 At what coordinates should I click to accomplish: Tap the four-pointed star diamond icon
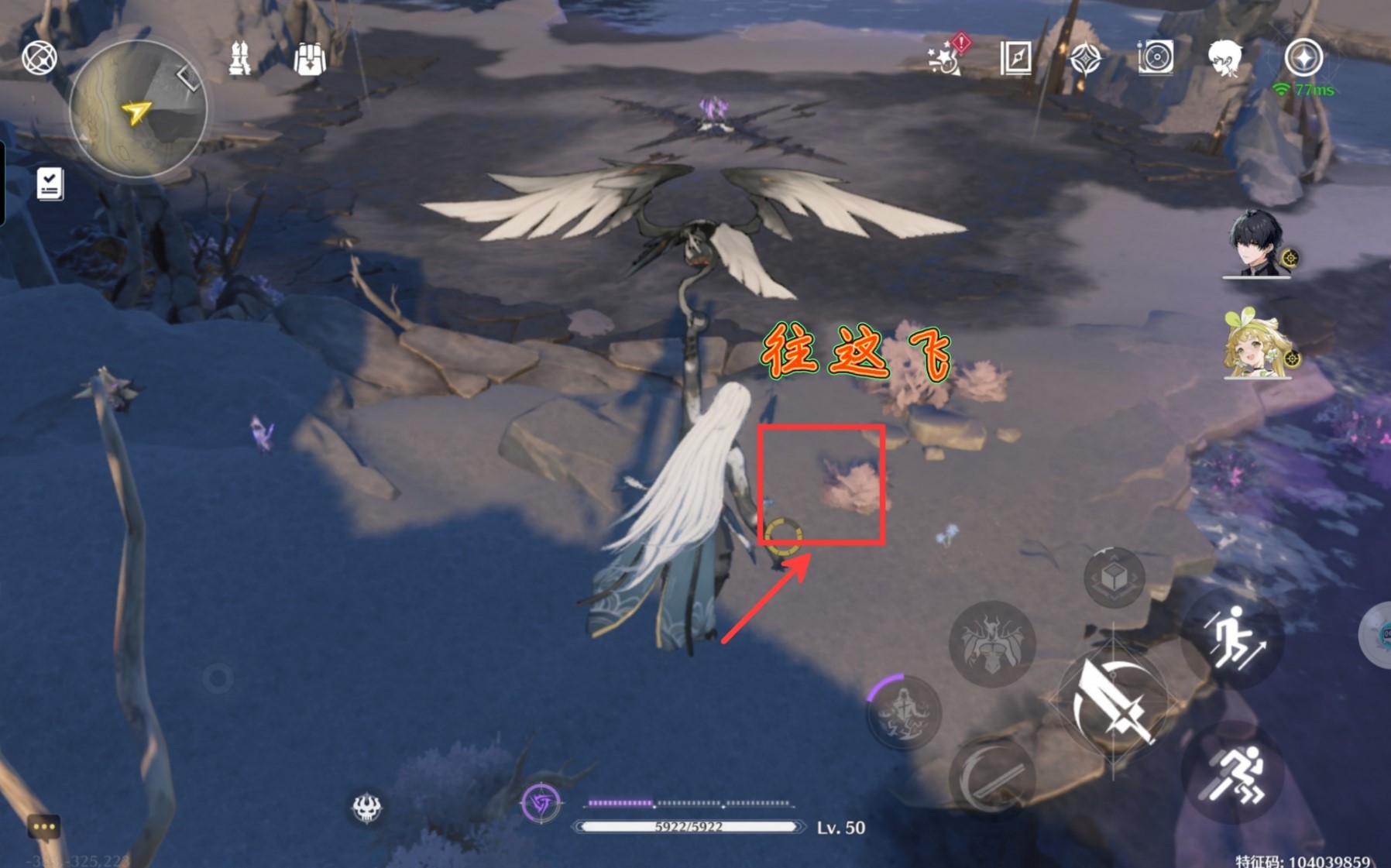tap(1084, 58)
